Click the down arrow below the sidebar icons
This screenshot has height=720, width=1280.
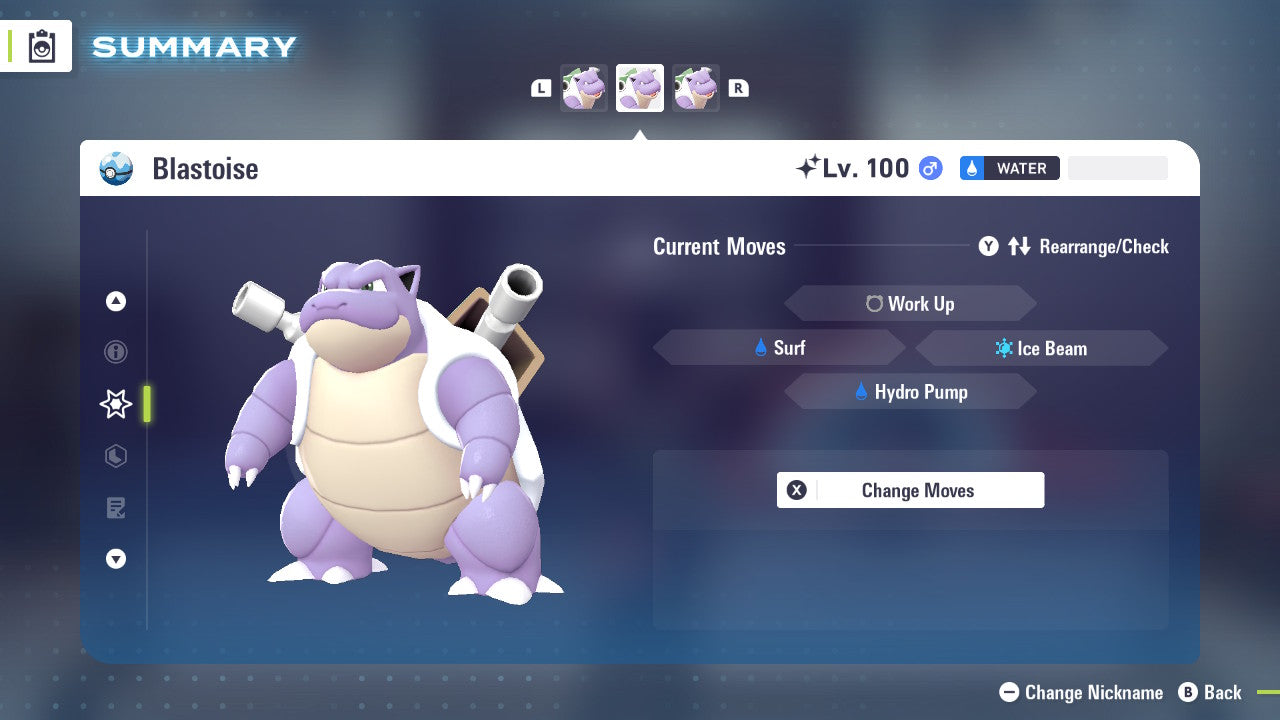pyautogui.click(x=115, y=559)
